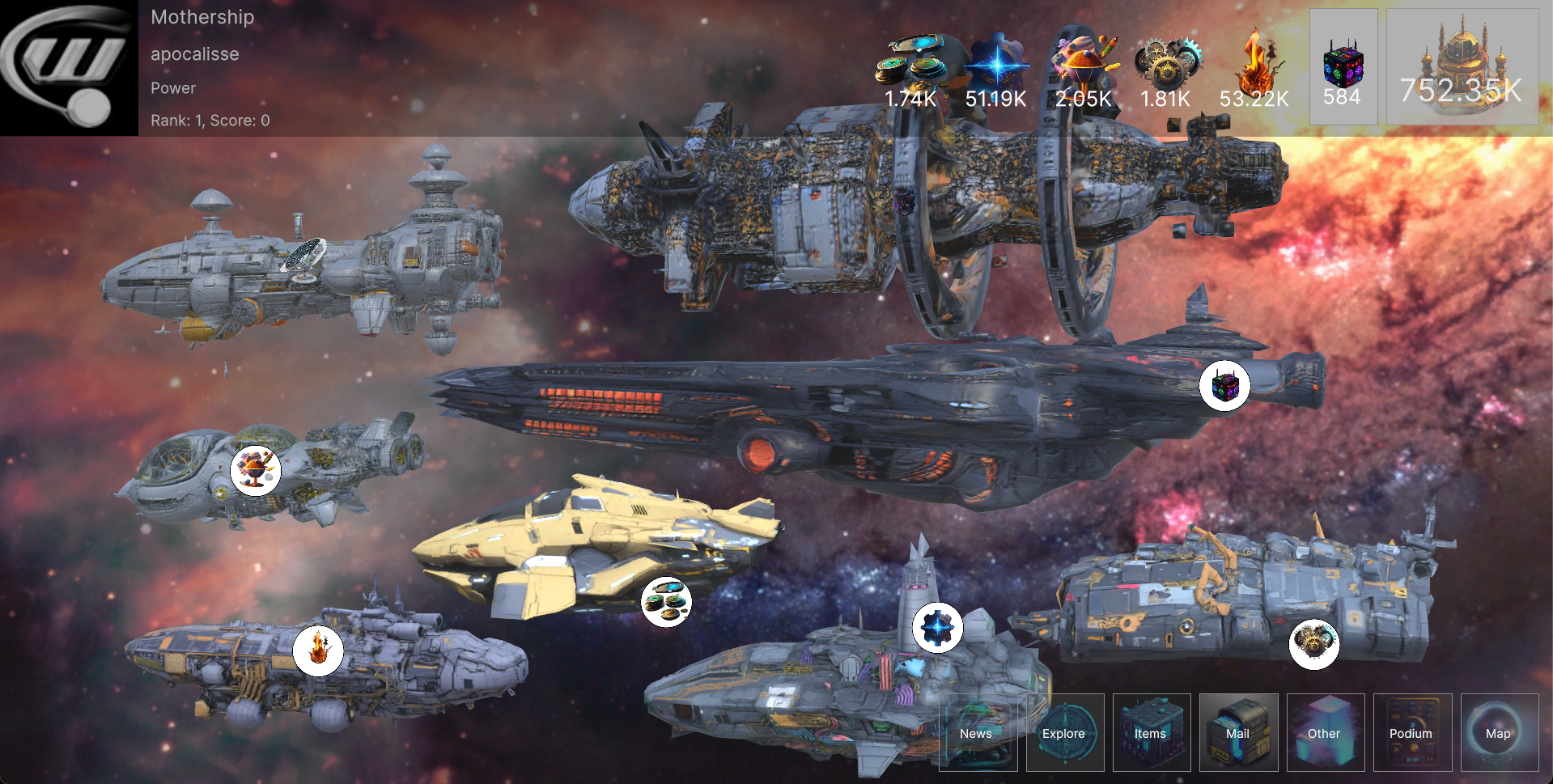Open the Map
Screen dimensions: 1553x784
pos(1499,732)
